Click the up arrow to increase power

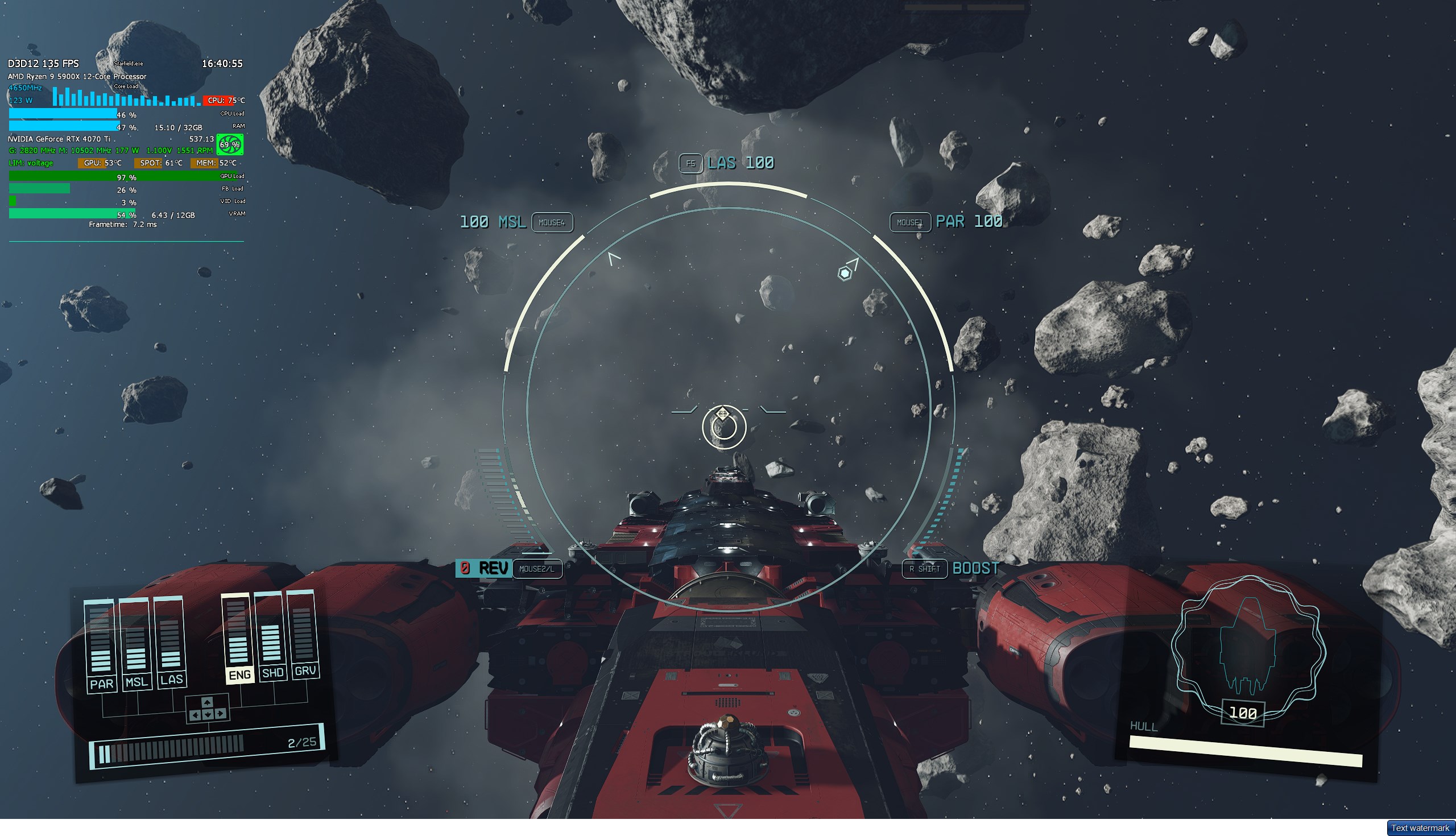pyautogui.click(x=207, y=703)
